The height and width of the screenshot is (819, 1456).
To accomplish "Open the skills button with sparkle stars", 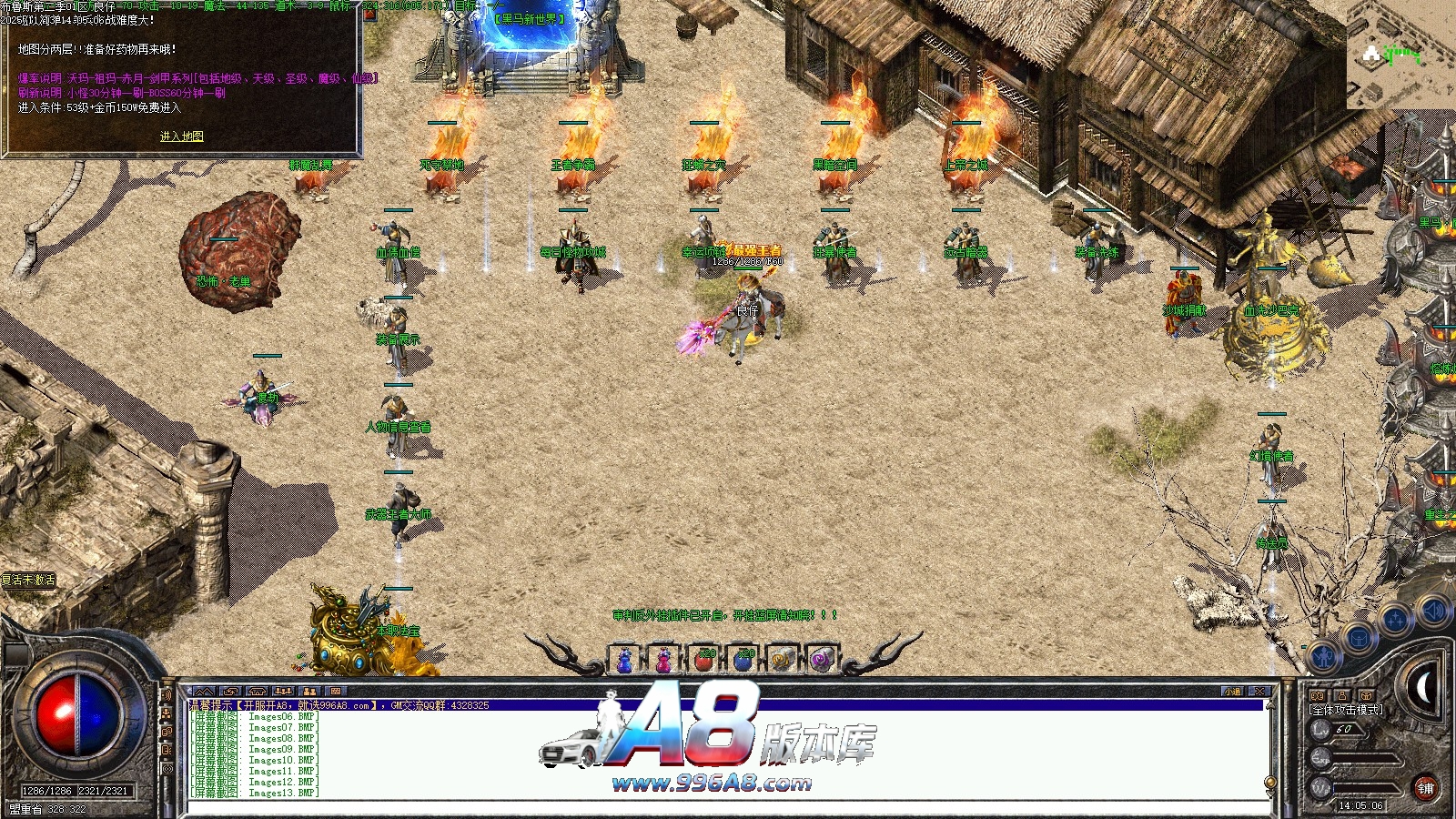I will coord(1395,621).
